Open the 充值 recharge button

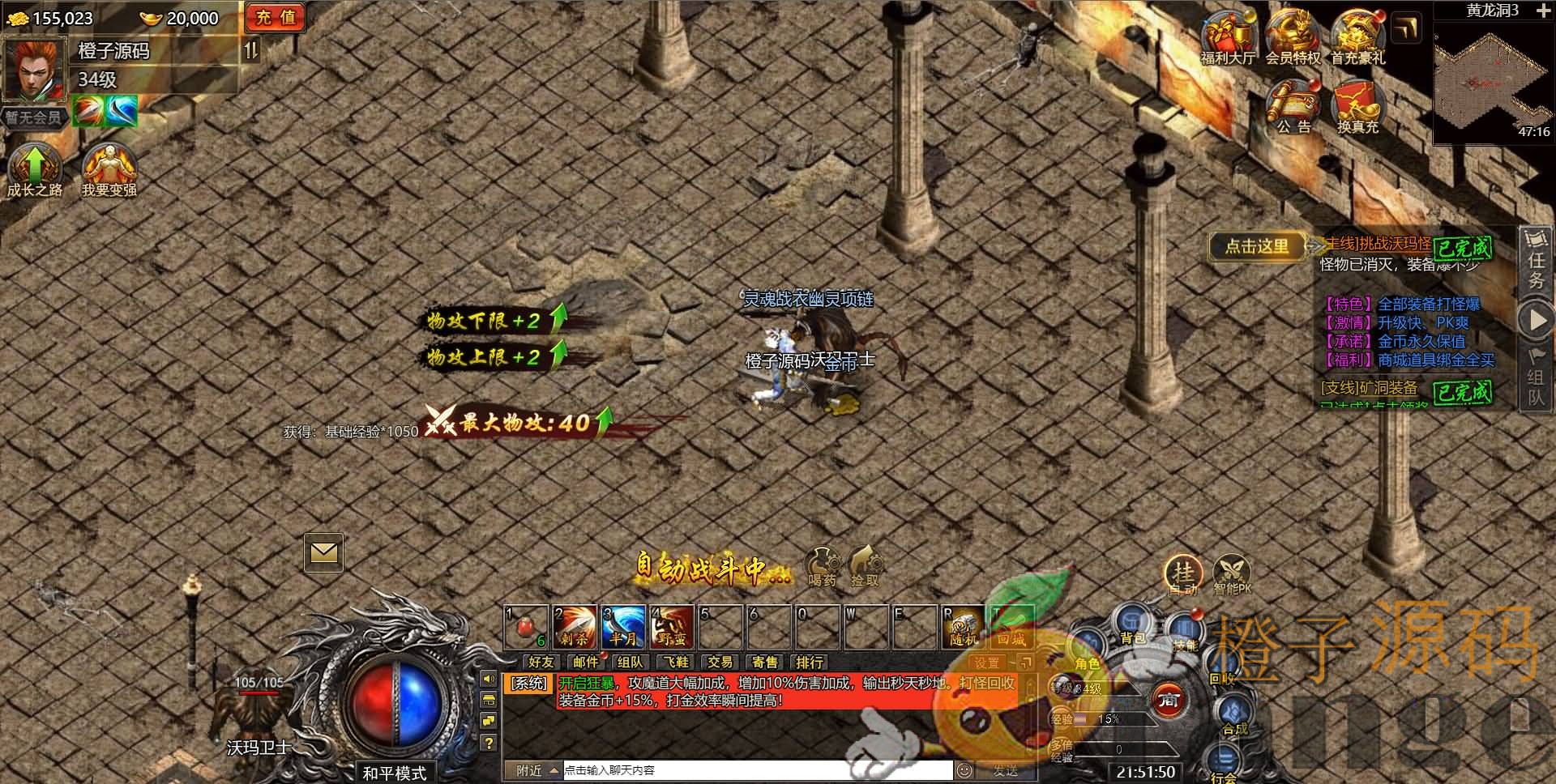276,18
